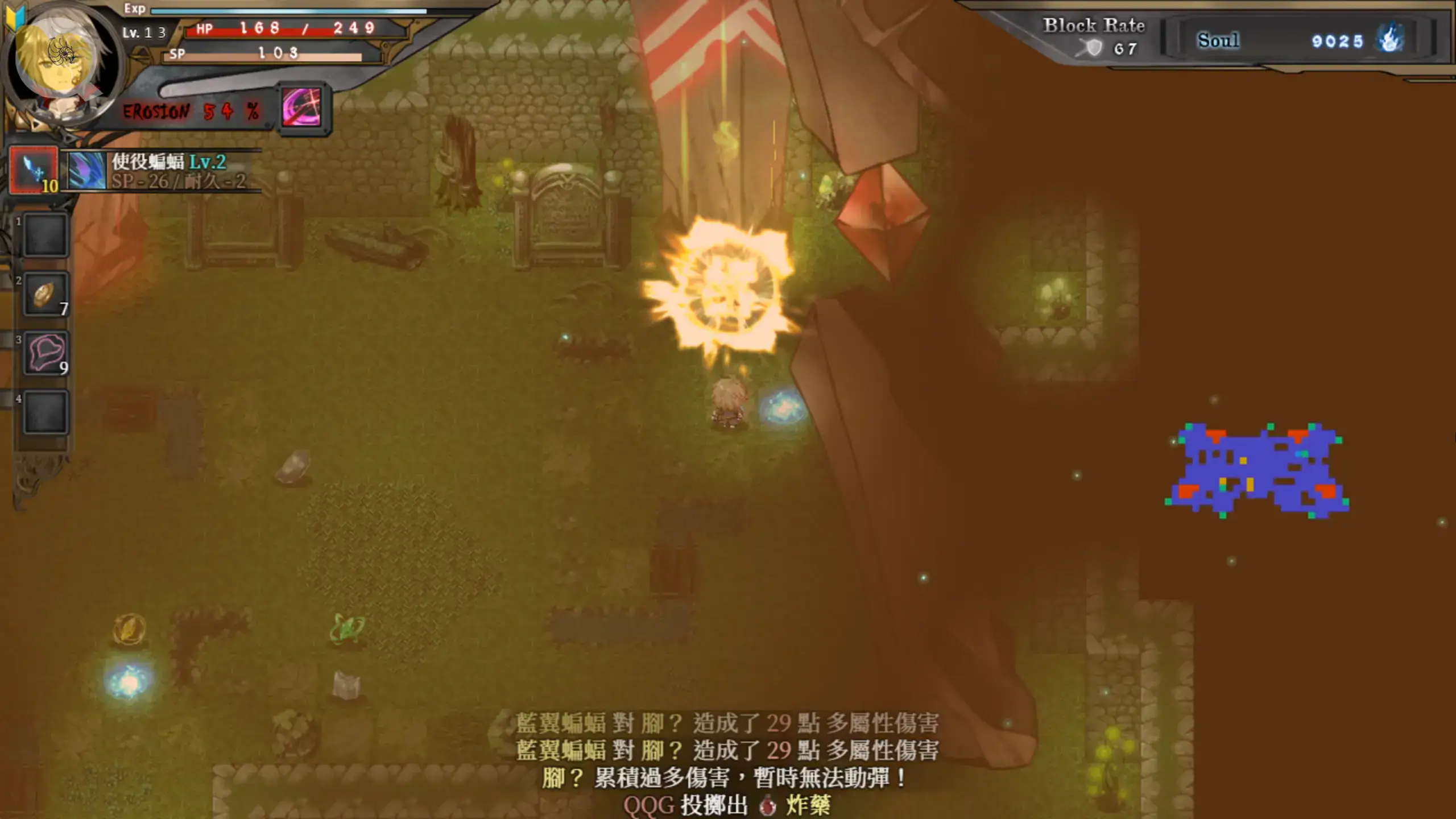Use the pink outlined item in slot 3
Screen dimensions: 1456x819
click(x=45, y=353)
